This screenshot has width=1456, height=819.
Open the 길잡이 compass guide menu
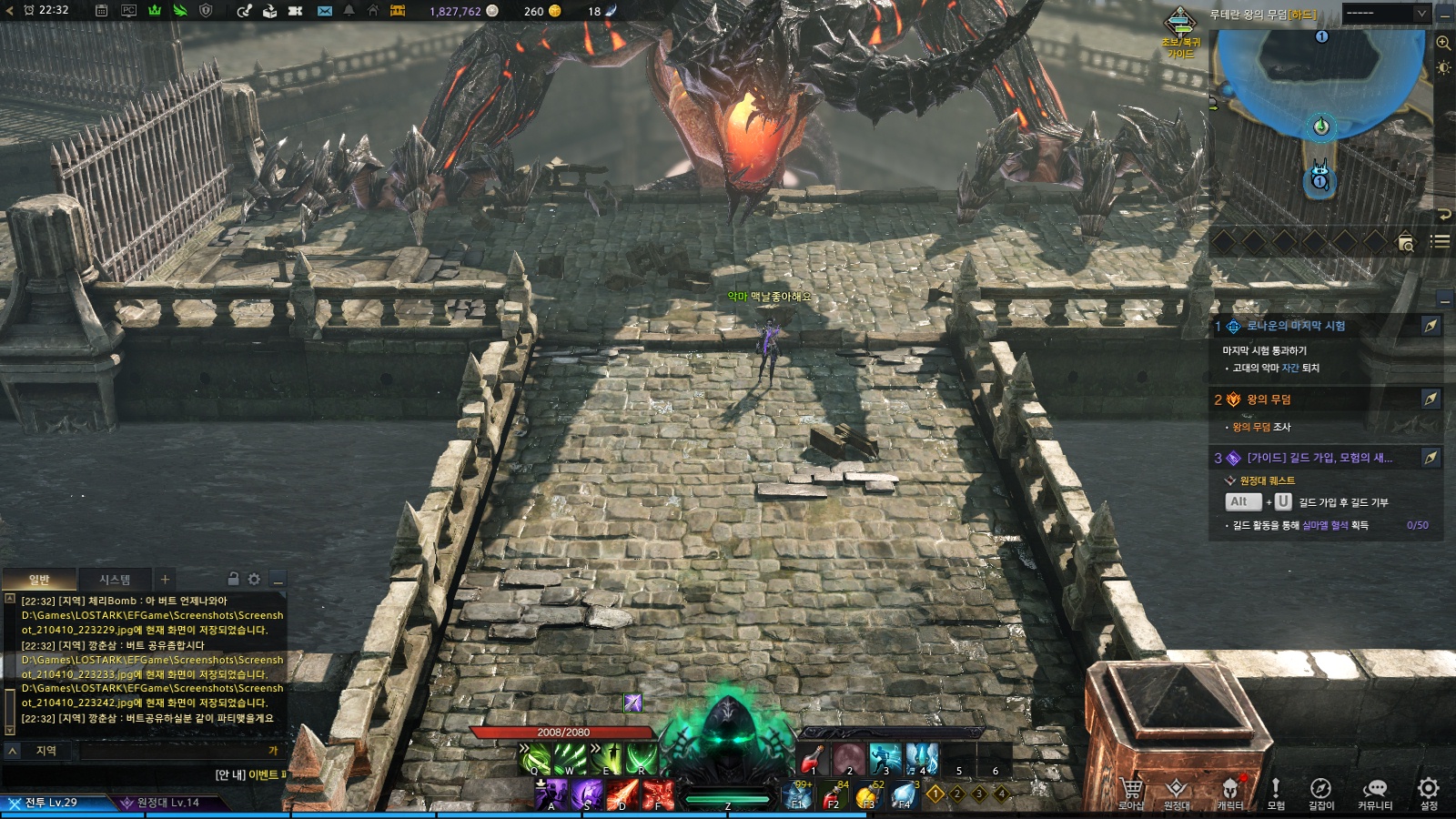pos(1320,792)
